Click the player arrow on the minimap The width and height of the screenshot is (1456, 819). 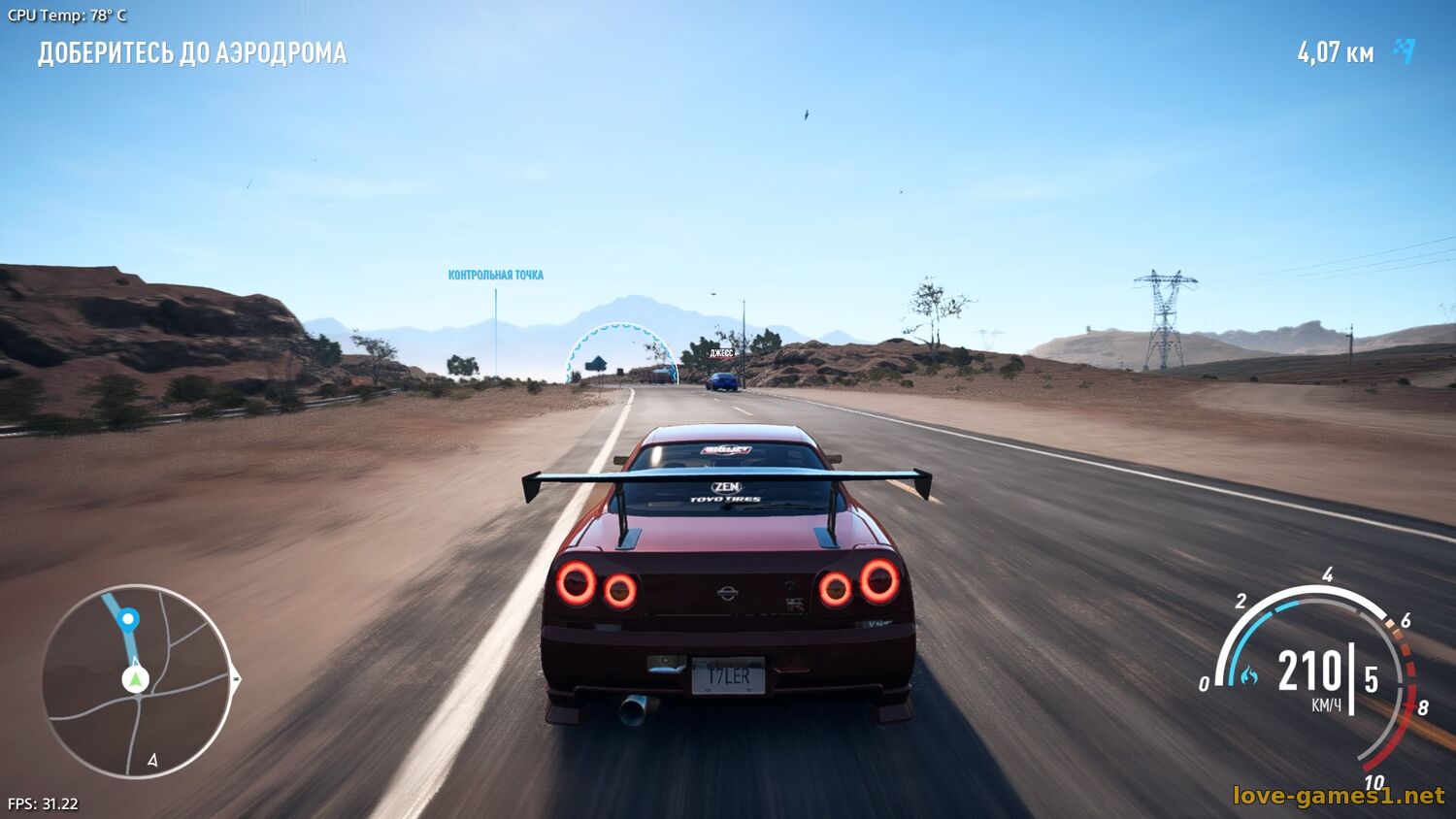pyautogui.click(x=136, y=678)
